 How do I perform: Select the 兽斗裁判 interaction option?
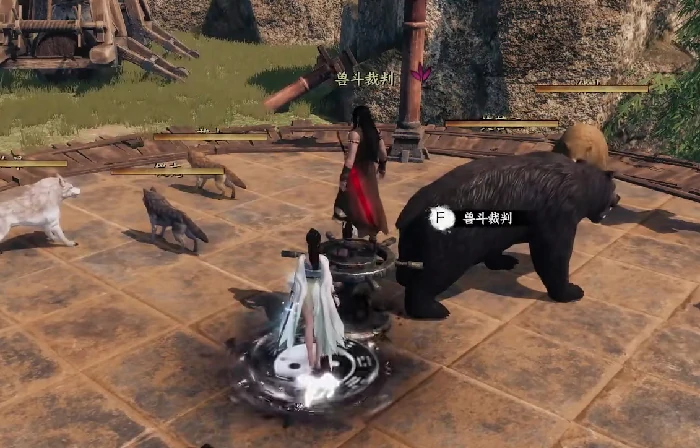pos(471,218)
